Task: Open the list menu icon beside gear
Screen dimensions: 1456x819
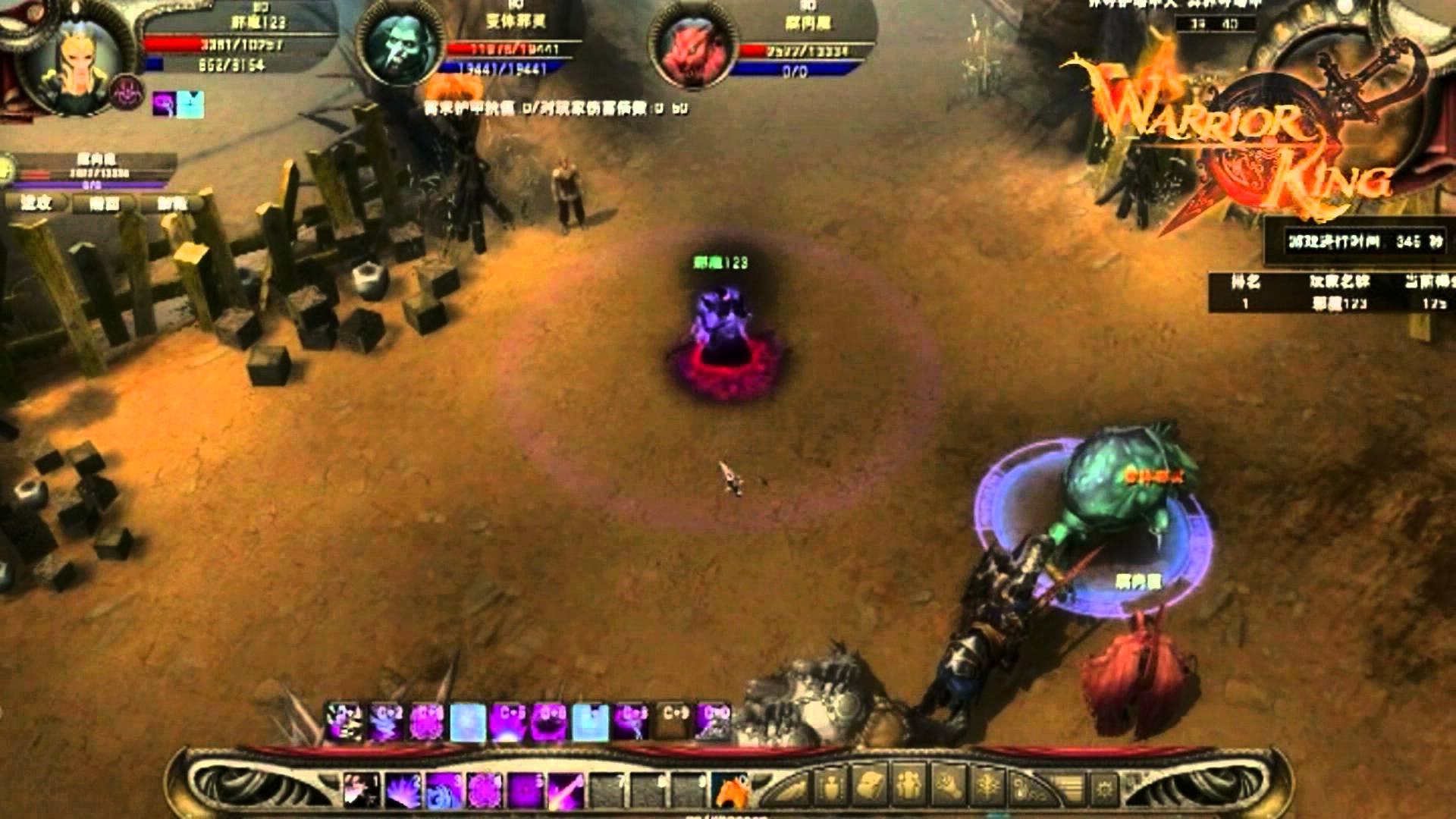Action: coord(1068,786)
